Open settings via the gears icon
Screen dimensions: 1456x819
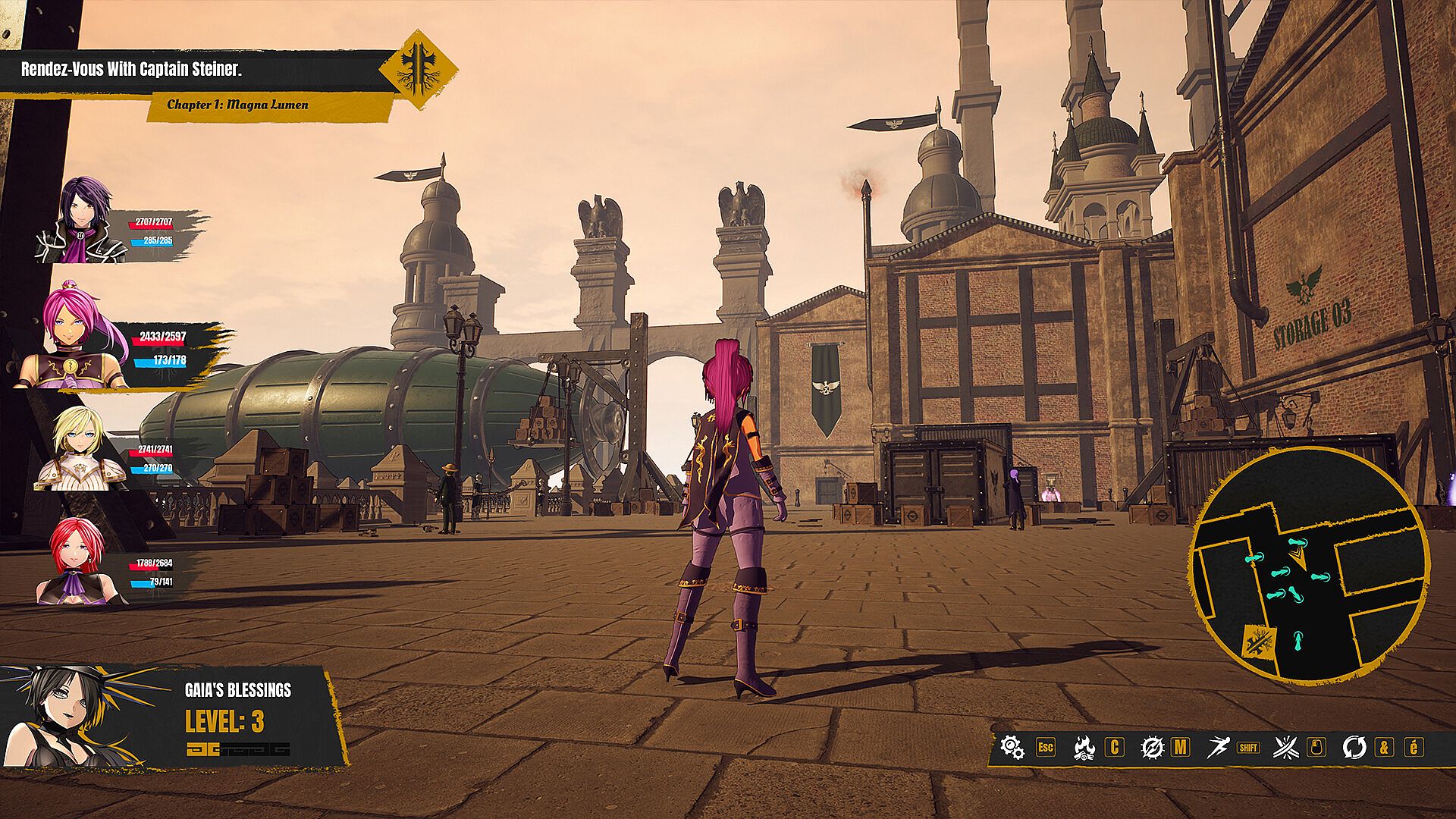(1012, 747)
